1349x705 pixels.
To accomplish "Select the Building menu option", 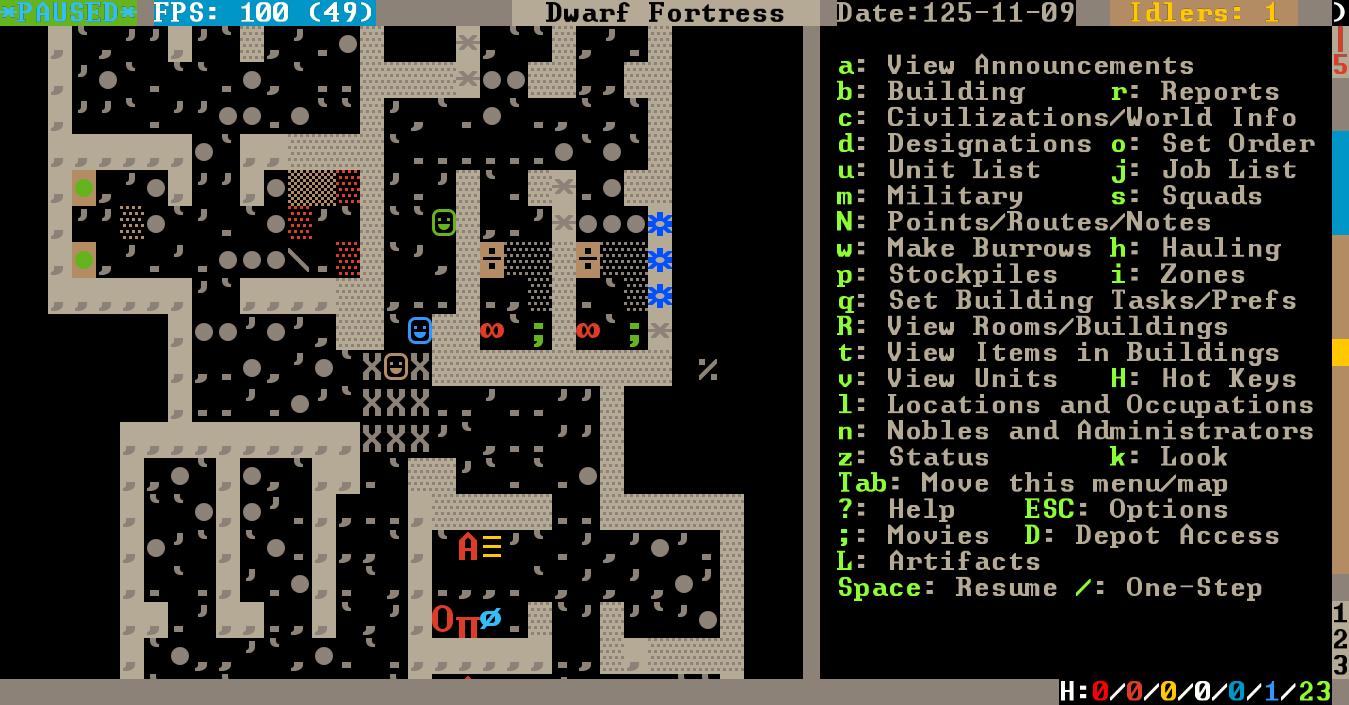I will [955, 92].
